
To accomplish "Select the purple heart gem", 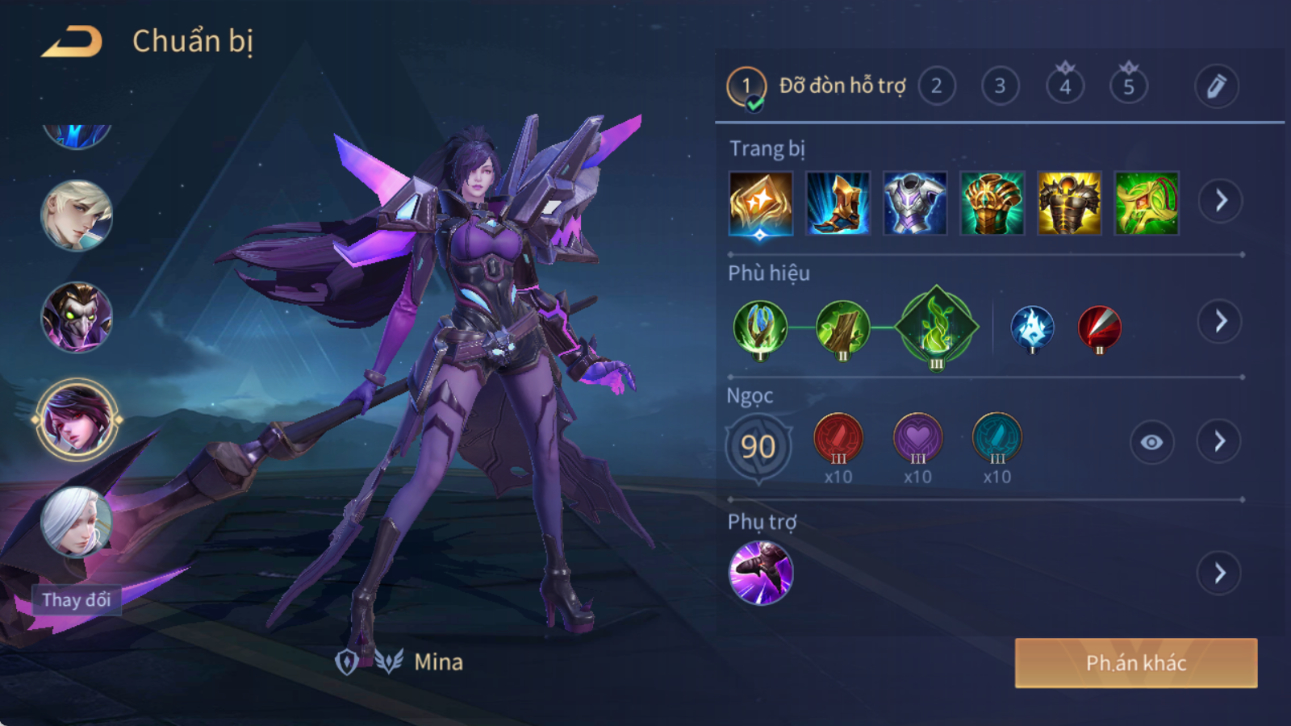I will coord(917,438).
